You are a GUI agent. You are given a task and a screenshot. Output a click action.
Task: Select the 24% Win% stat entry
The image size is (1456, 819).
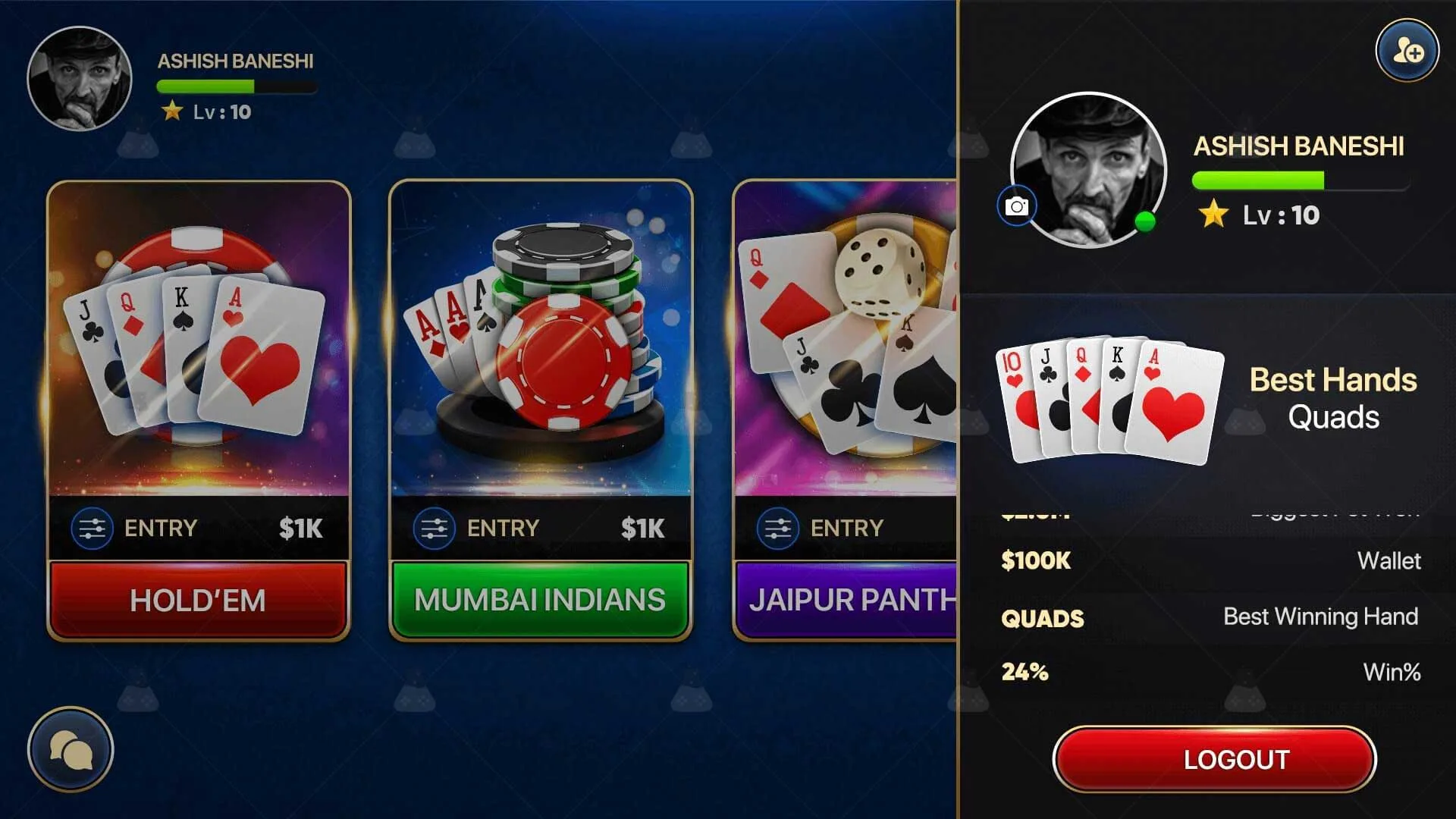1213,672
